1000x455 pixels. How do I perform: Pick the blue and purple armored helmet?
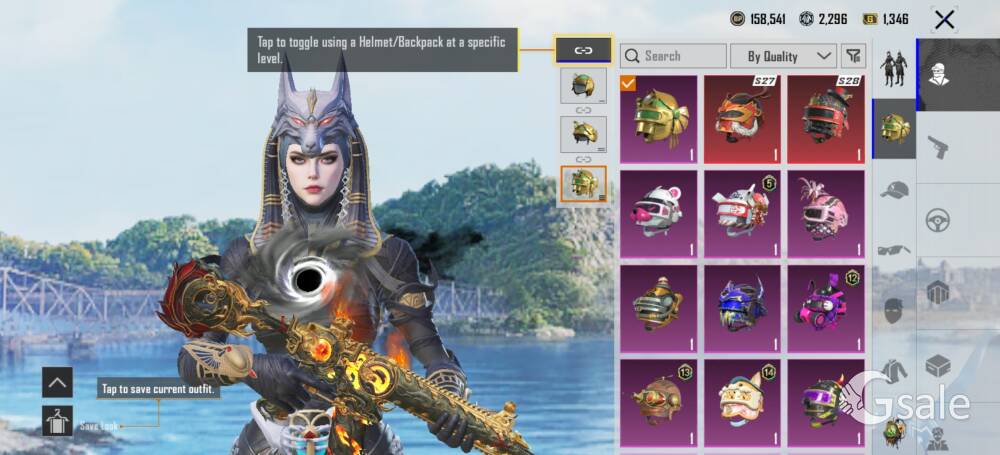[x=743, y=308]
